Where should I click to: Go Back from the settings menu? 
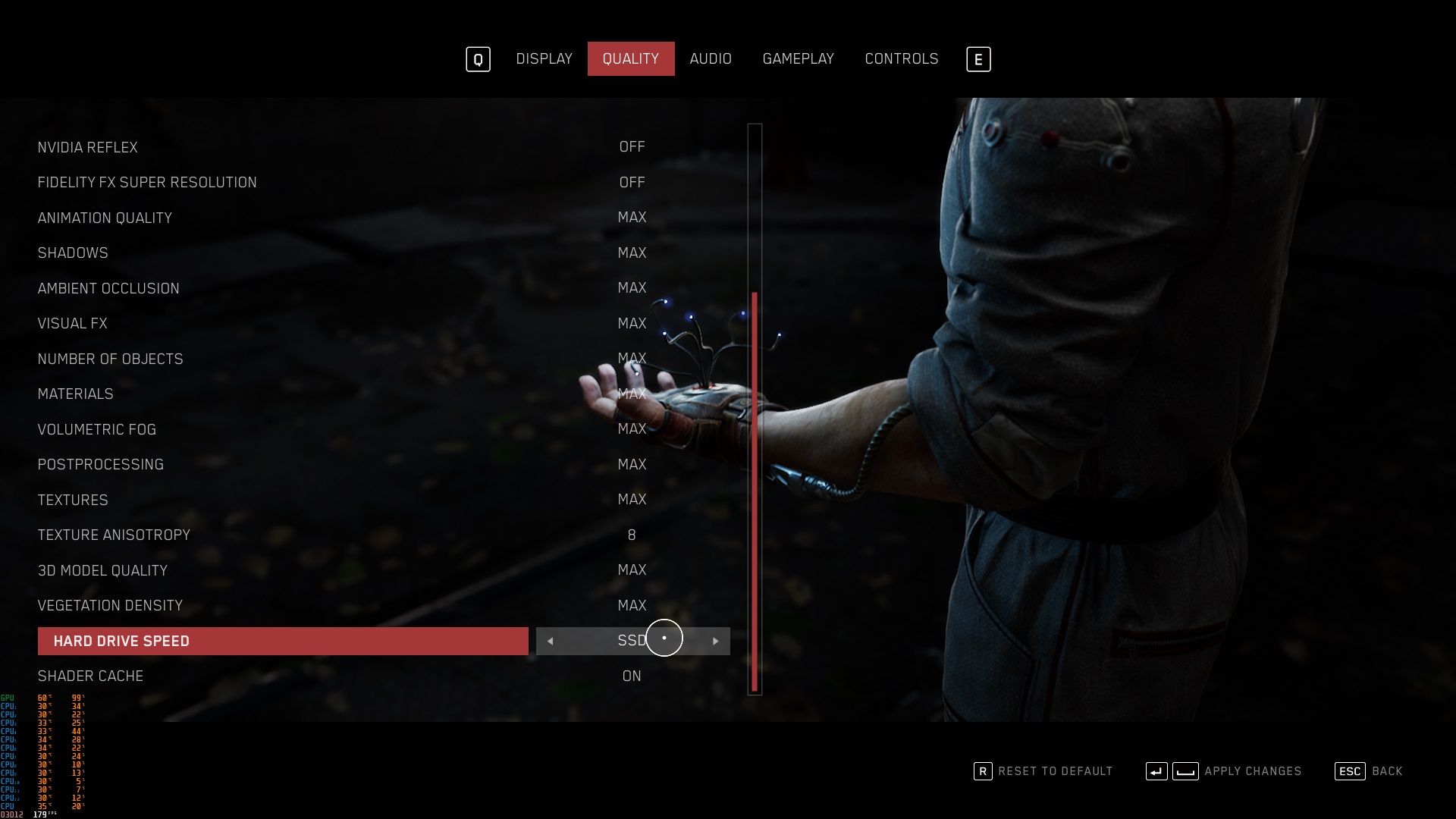pyautogui.click(x=1369, y=771)
